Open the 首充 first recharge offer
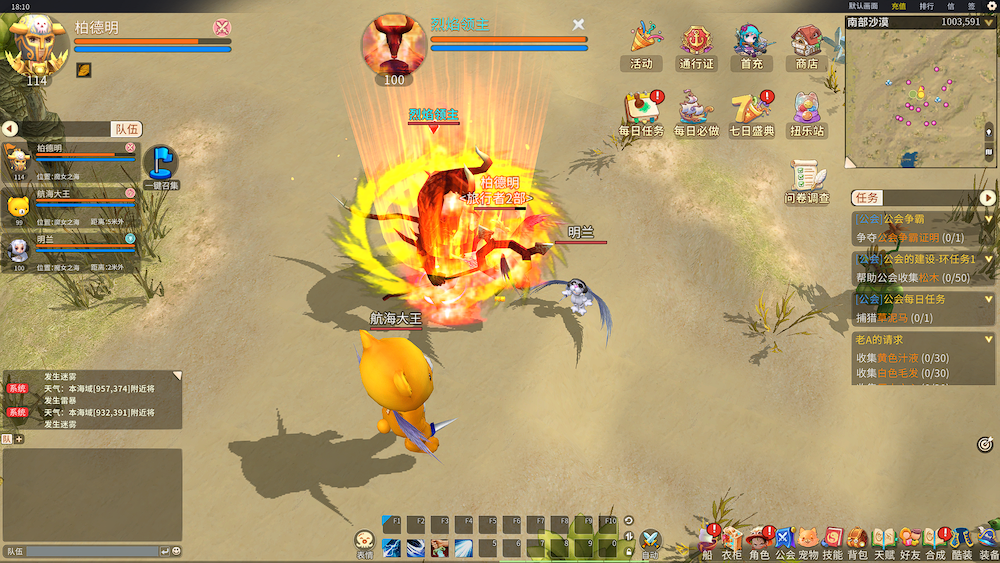 (750, 43)
